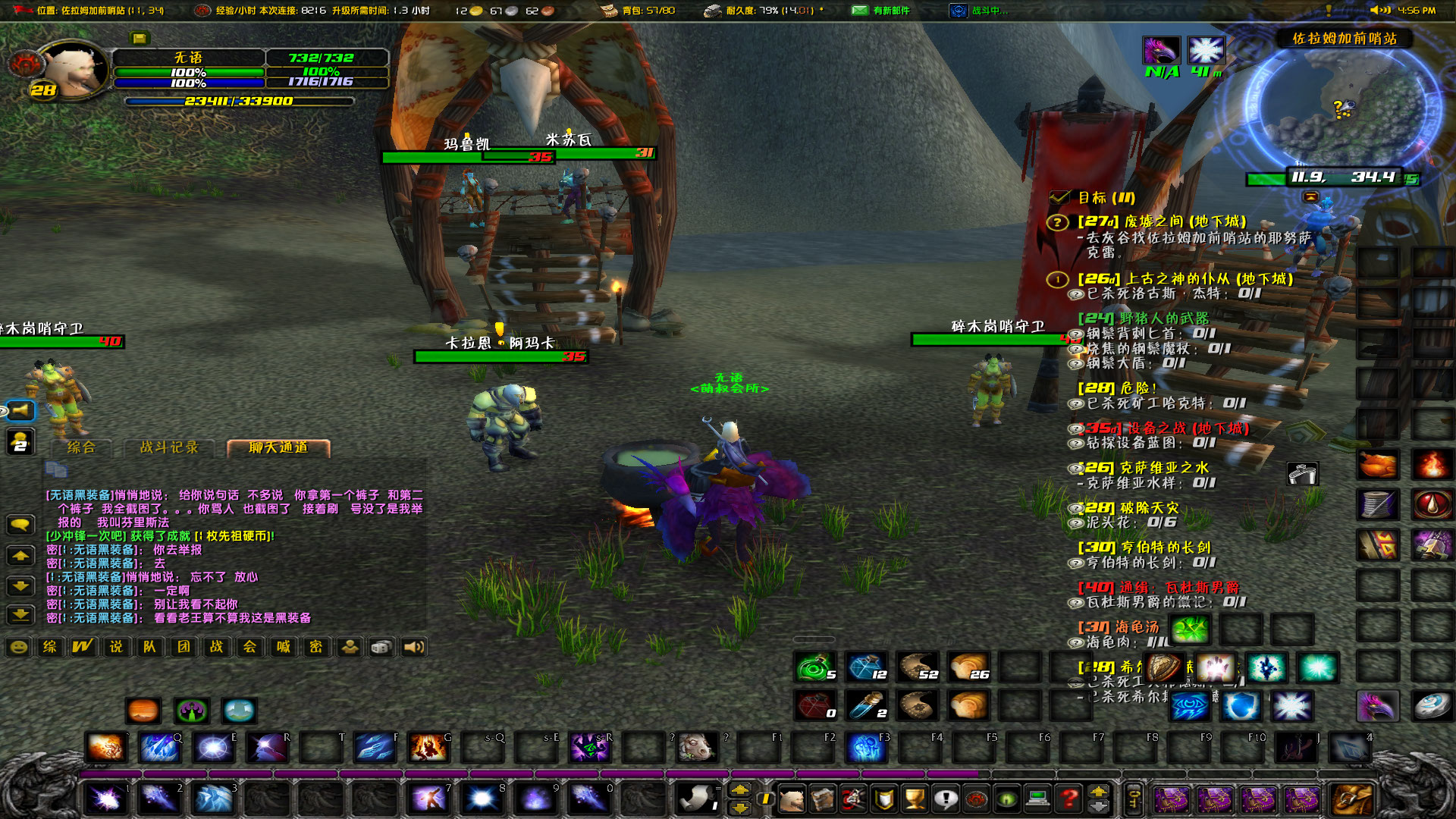
Task: Open the LFG green eye icon
Action: pos(1006,799)
